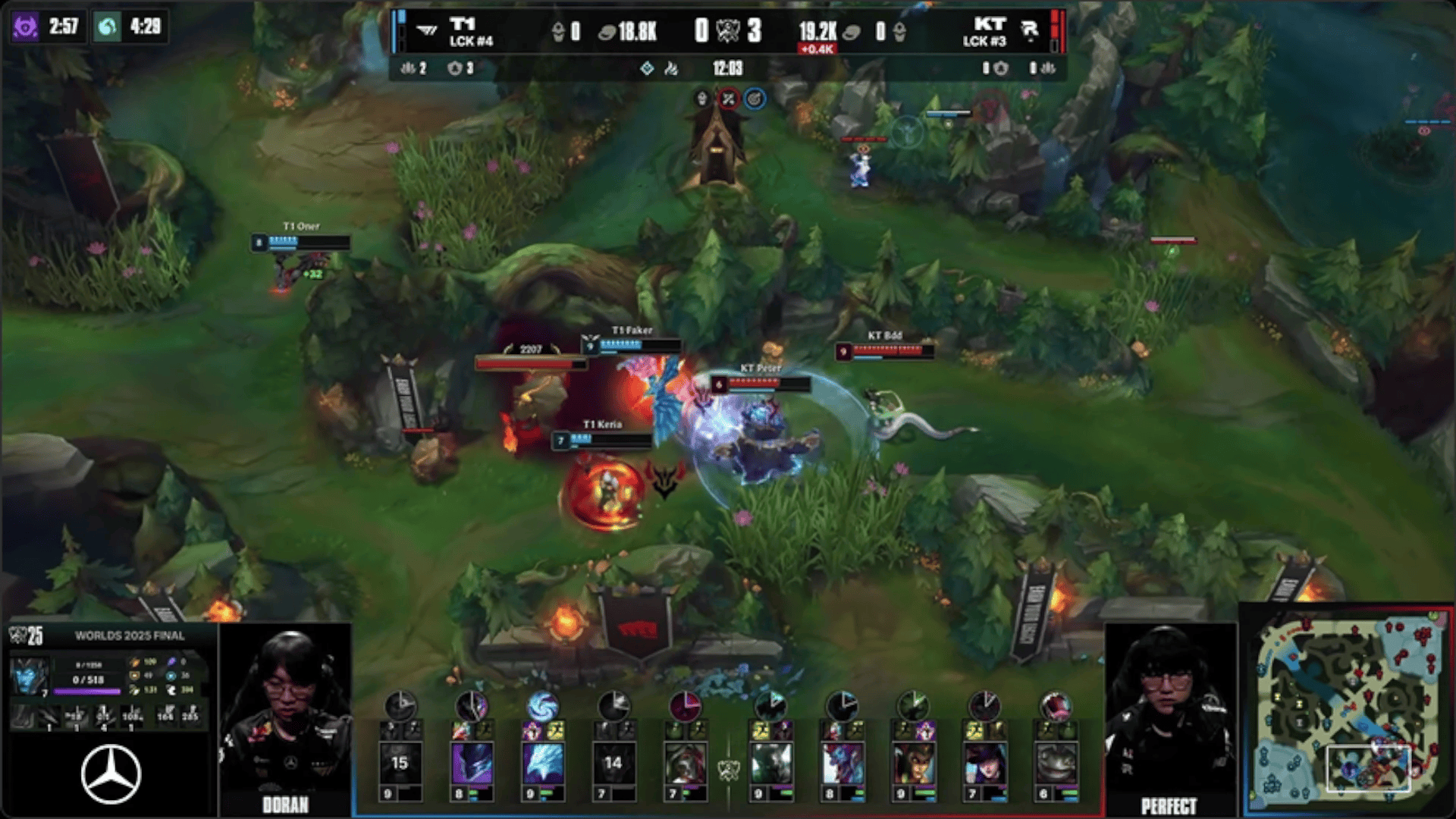1456x819 pixels.
Task: Select the Caitlyn champion portrait
Action: tap(984, 762)
